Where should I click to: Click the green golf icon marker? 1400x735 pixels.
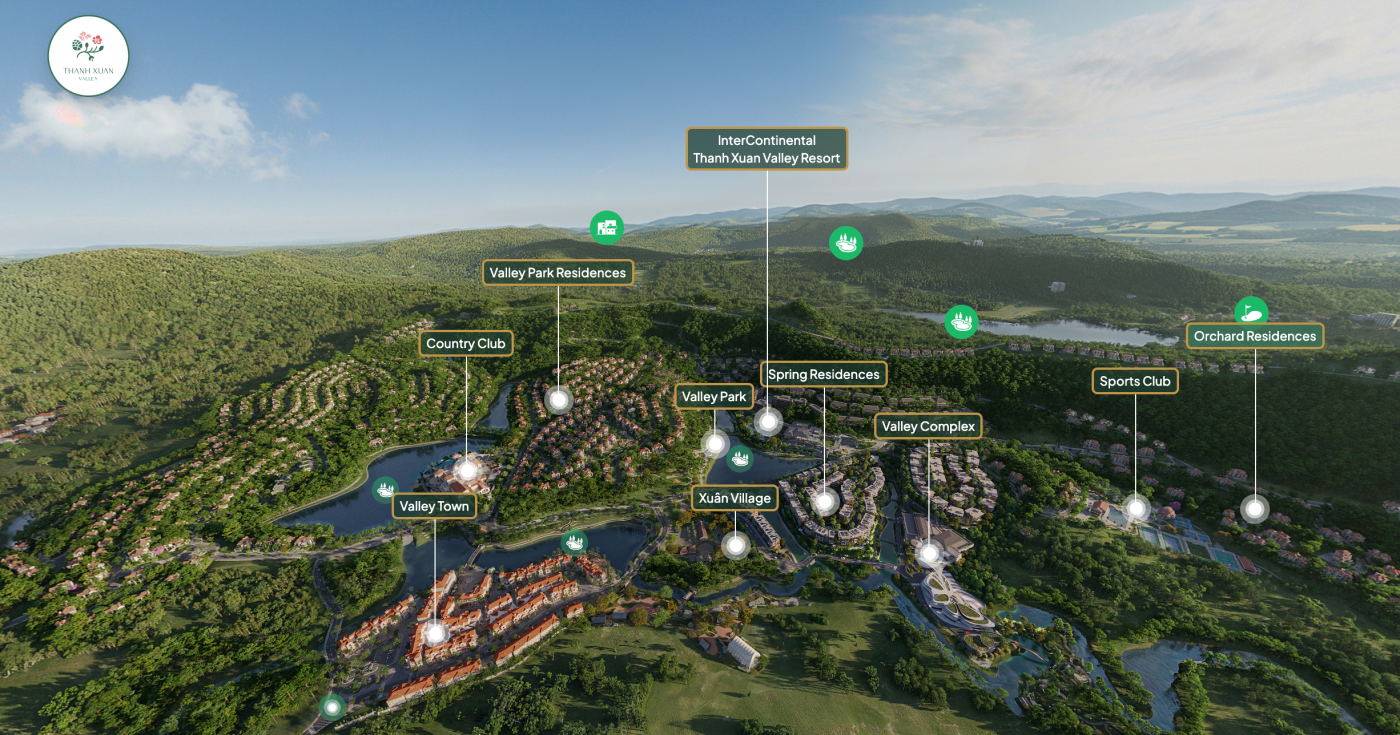coord(1251,313)
